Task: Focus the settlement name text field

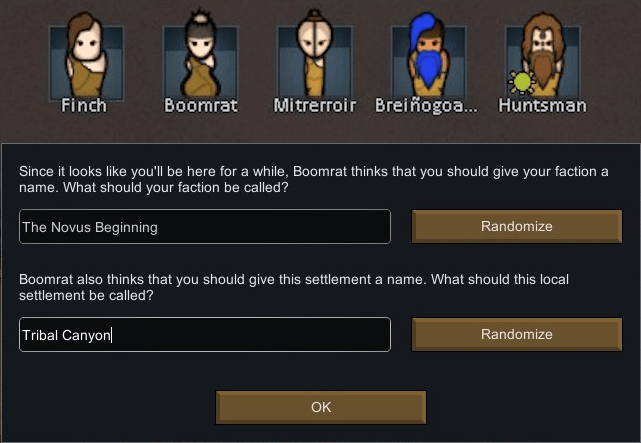Action: click(x=205, y=334)
